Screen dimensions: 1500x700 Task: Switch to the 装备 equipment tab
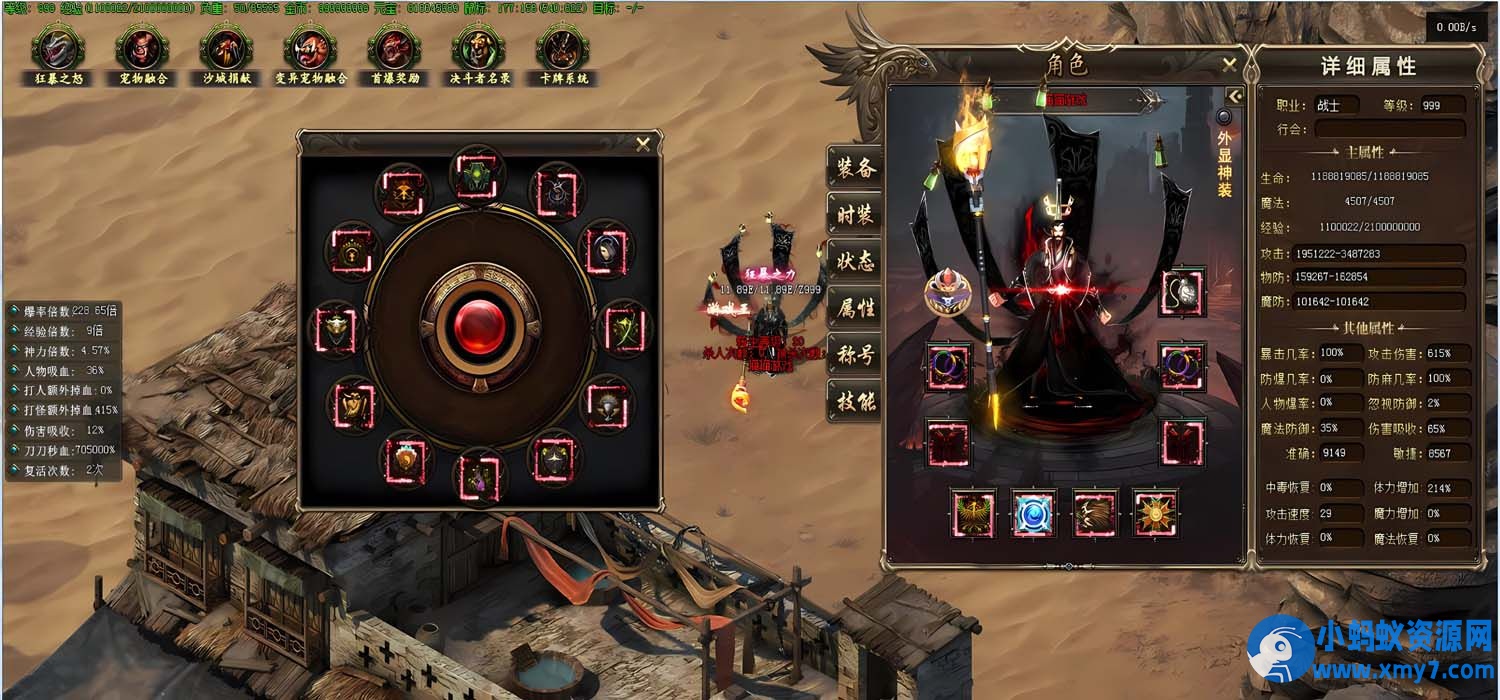point(855,167)
